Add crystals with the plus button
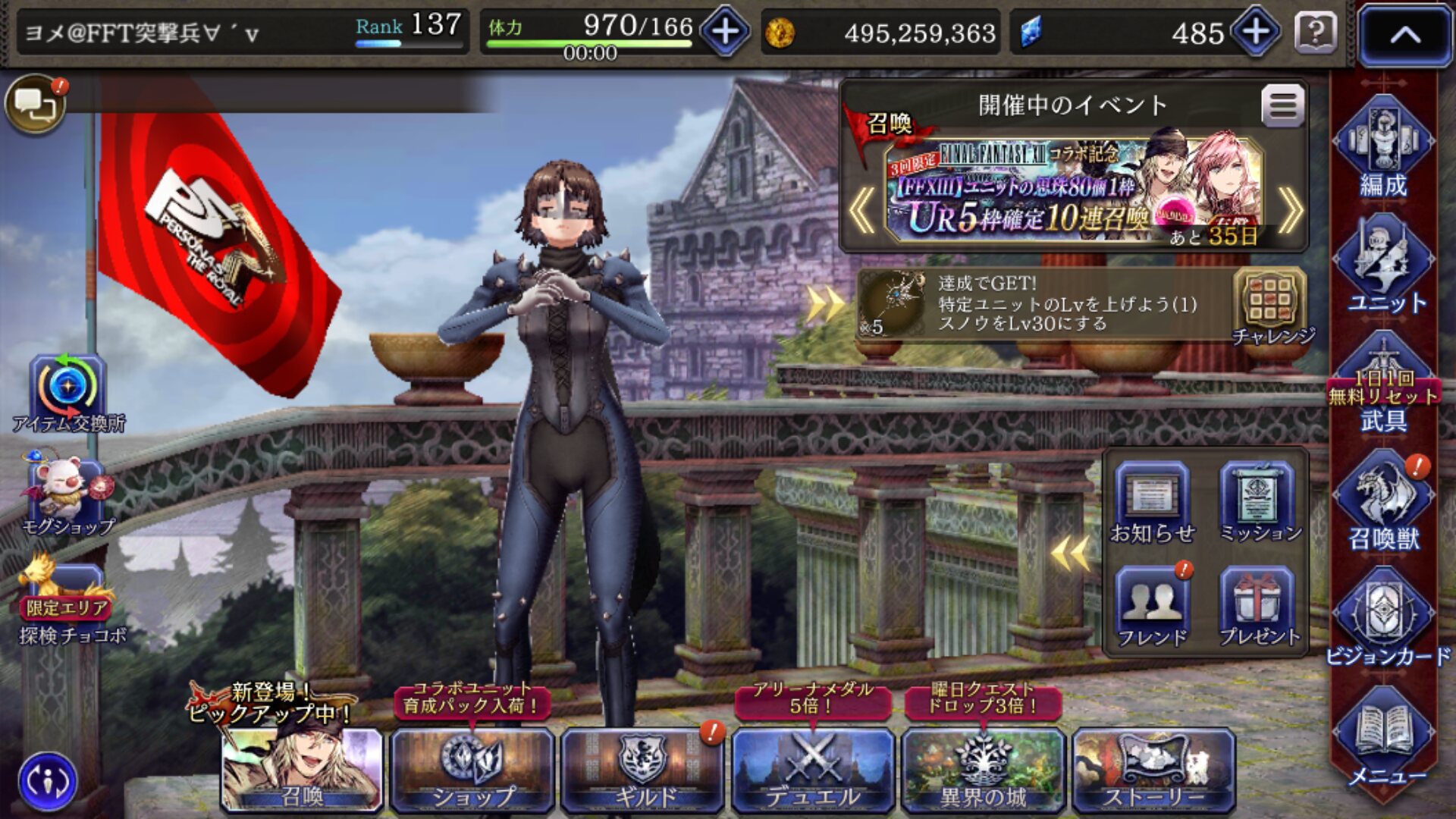This screenshot has width=1456, height=819. pos(1256,32)
